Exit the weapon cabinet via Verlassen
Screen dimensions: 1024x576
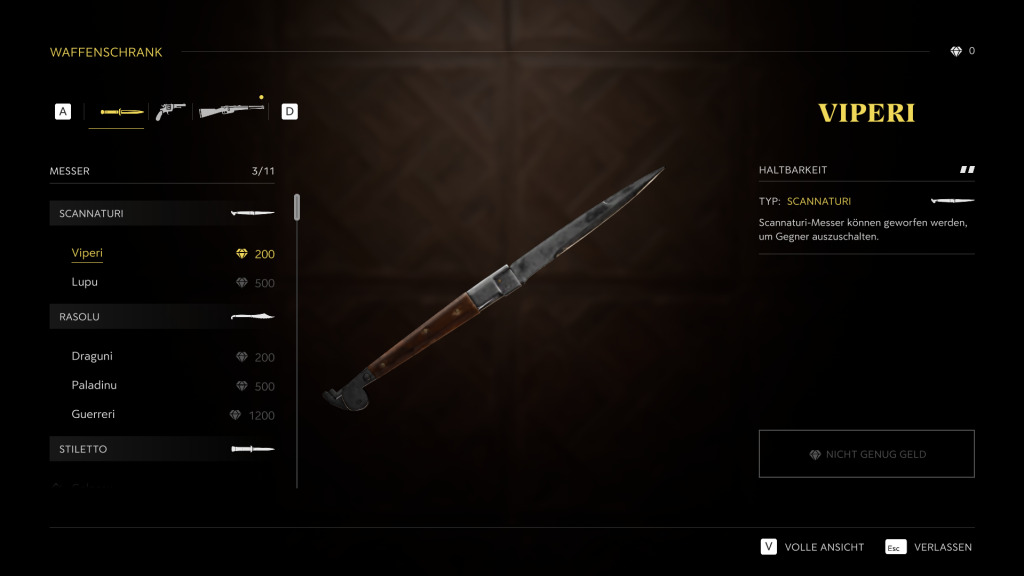tap(929, 547)
